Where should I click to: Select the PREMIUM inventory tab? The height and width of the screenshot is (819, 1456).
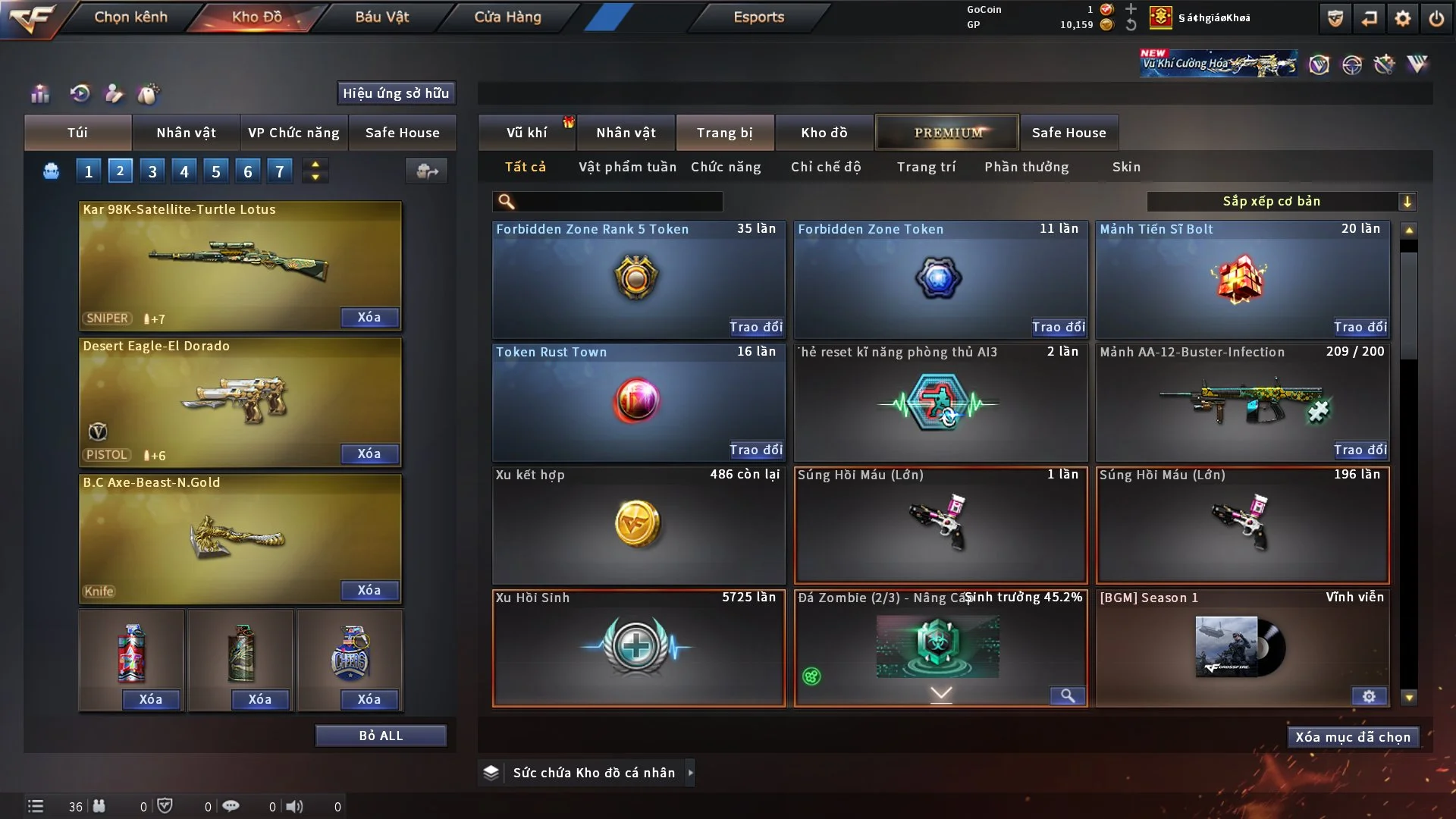(x=947, y=133)
